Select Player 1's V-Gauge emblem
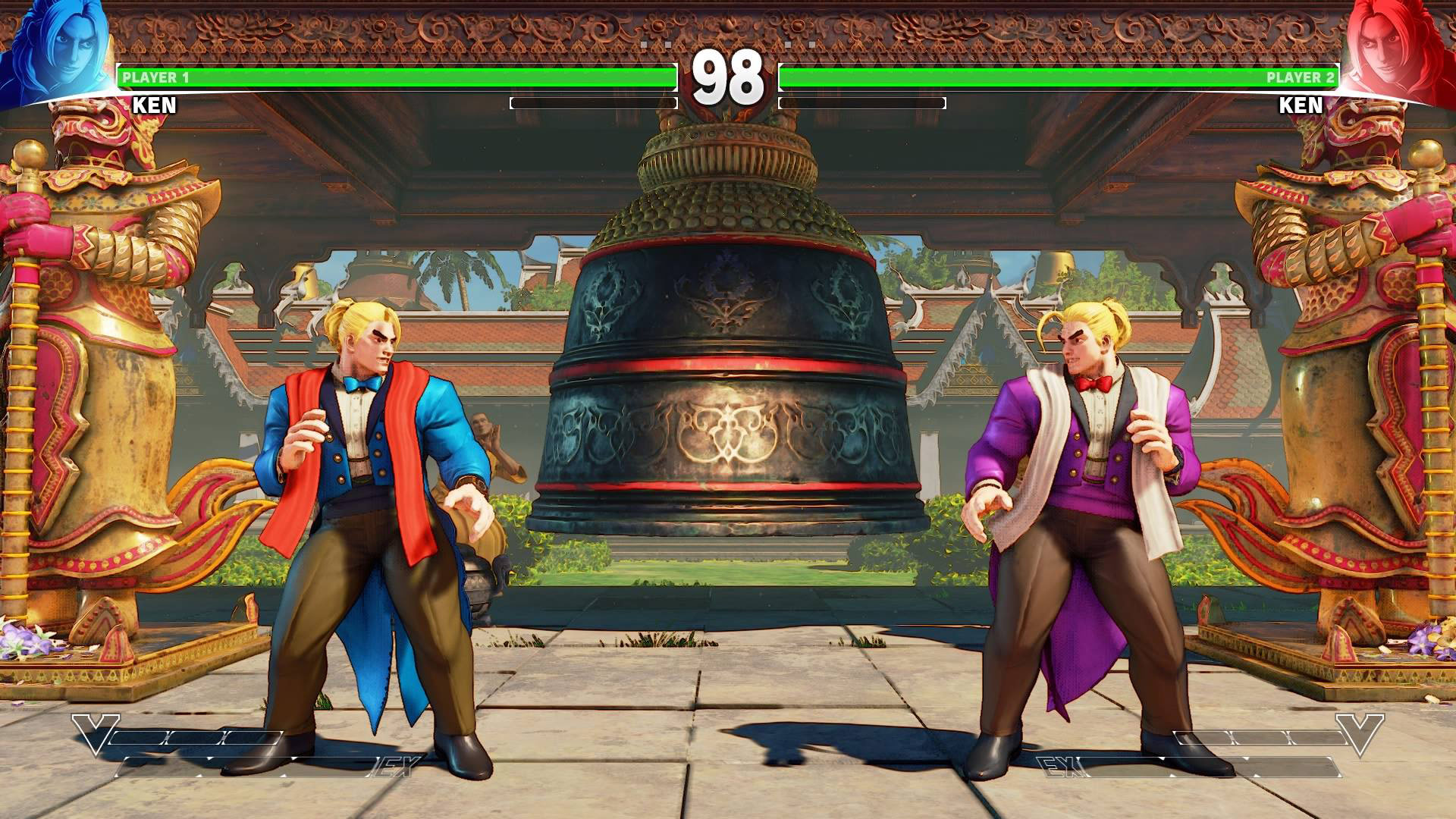The image size is (1456, 819). click(95, 733)
